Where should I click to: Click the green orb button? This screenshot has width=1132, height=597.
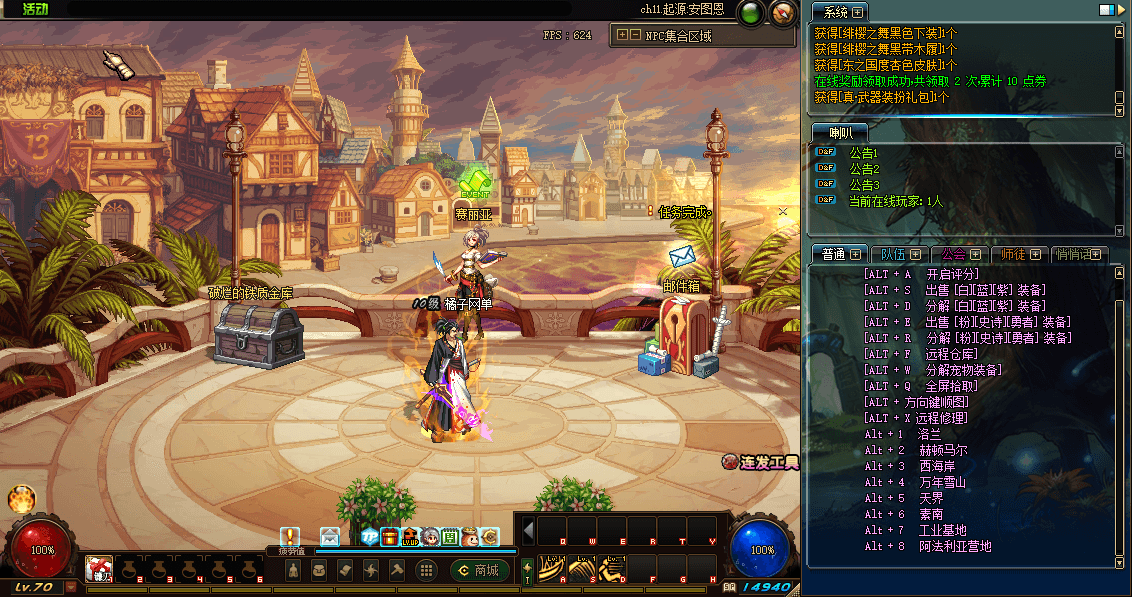[750, 13]
